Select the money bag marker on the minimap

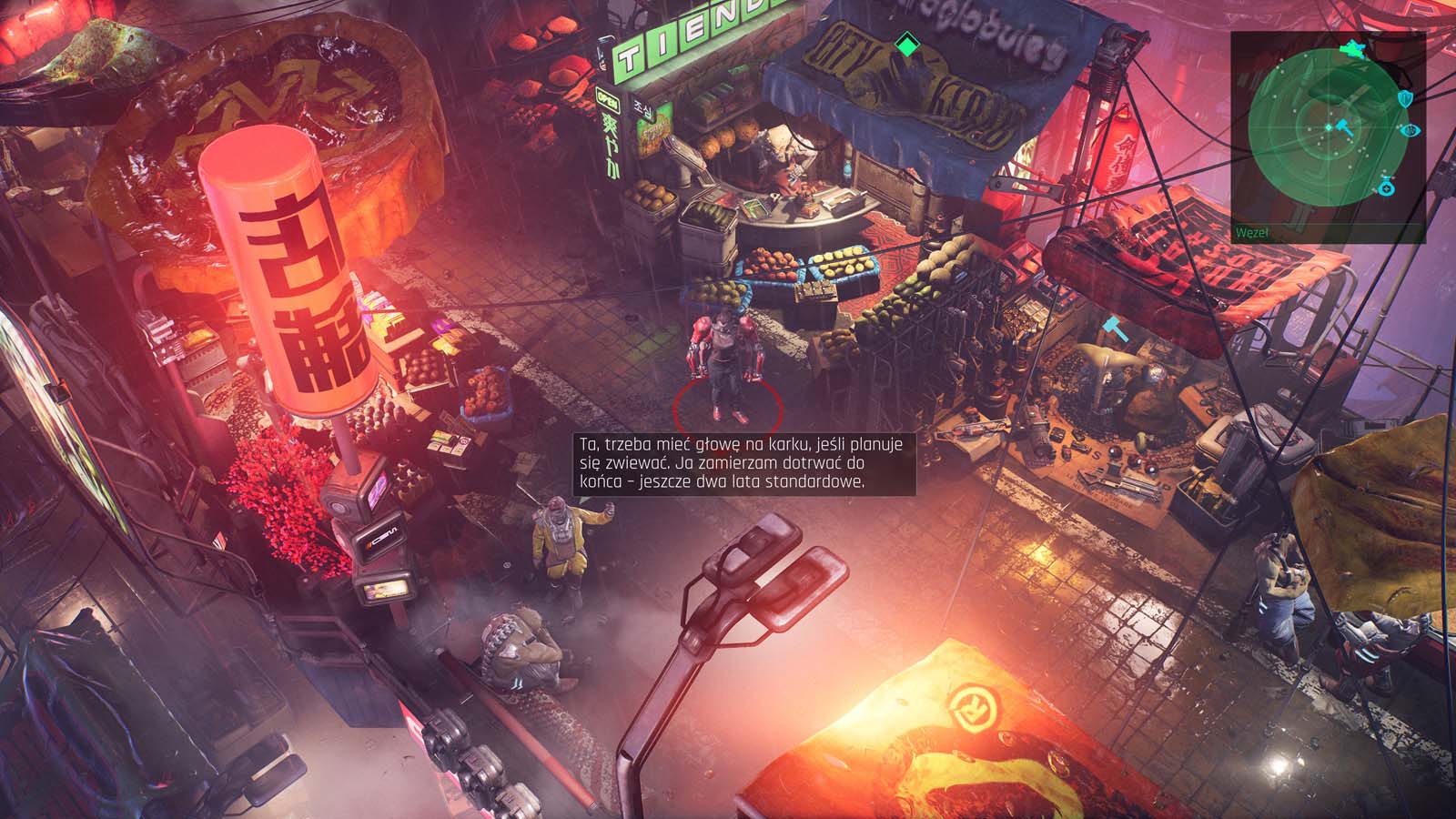[x=1386, y=187]
